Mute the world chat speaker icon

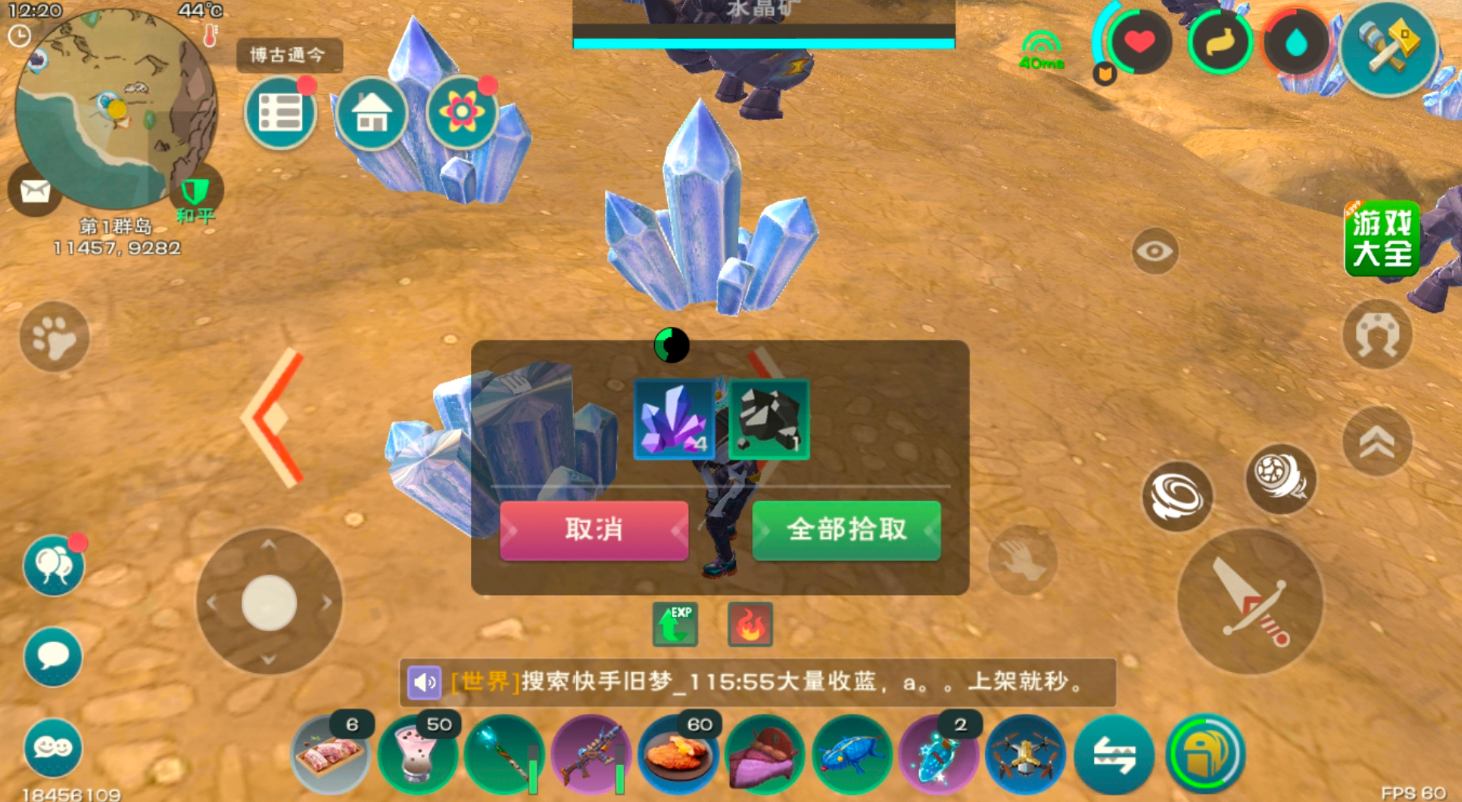[424, 680]
